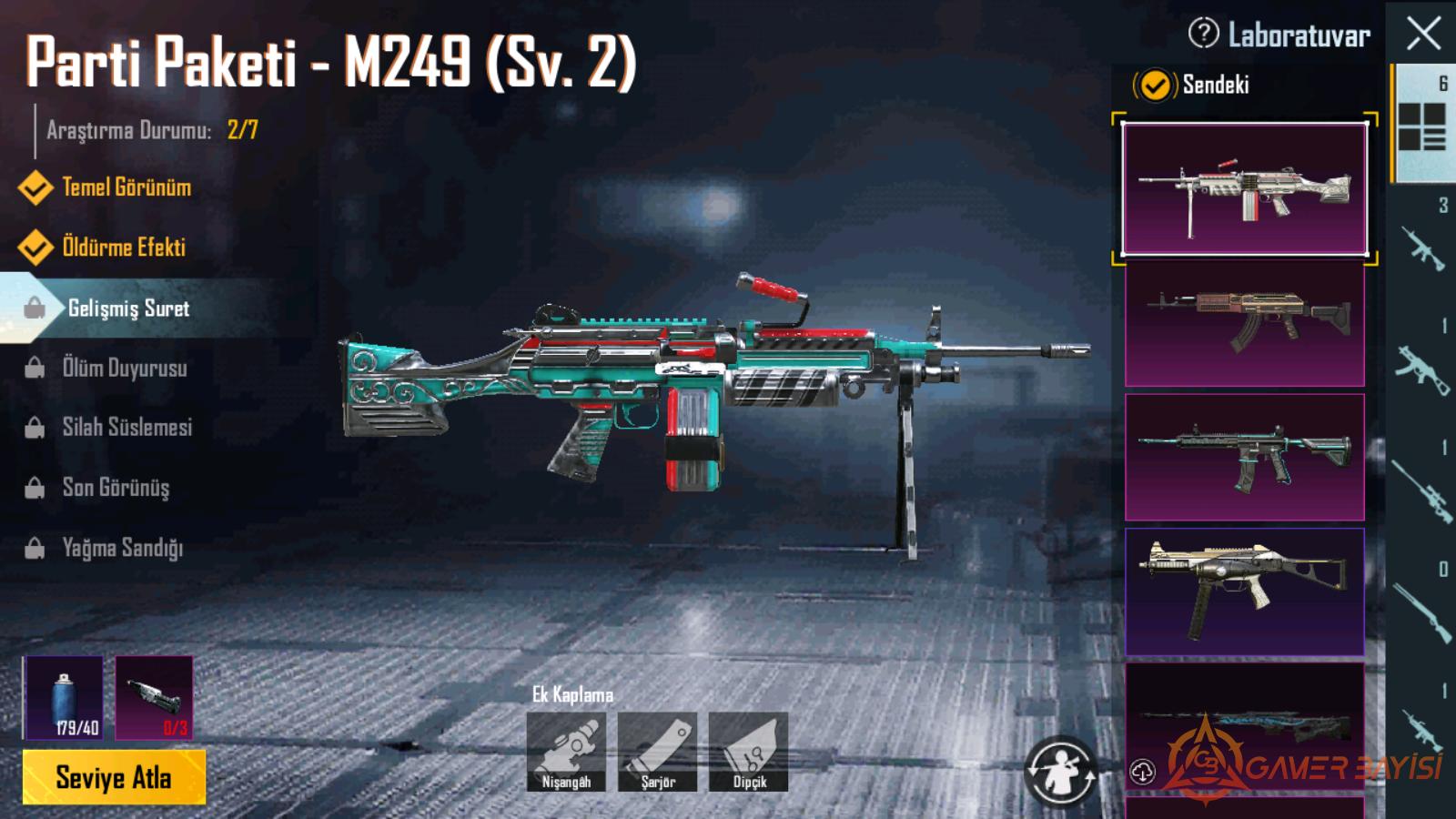Screen dimensions: 1456x819
Task: Open the Laboratuvar help icon
Action: coord(1203,34)
